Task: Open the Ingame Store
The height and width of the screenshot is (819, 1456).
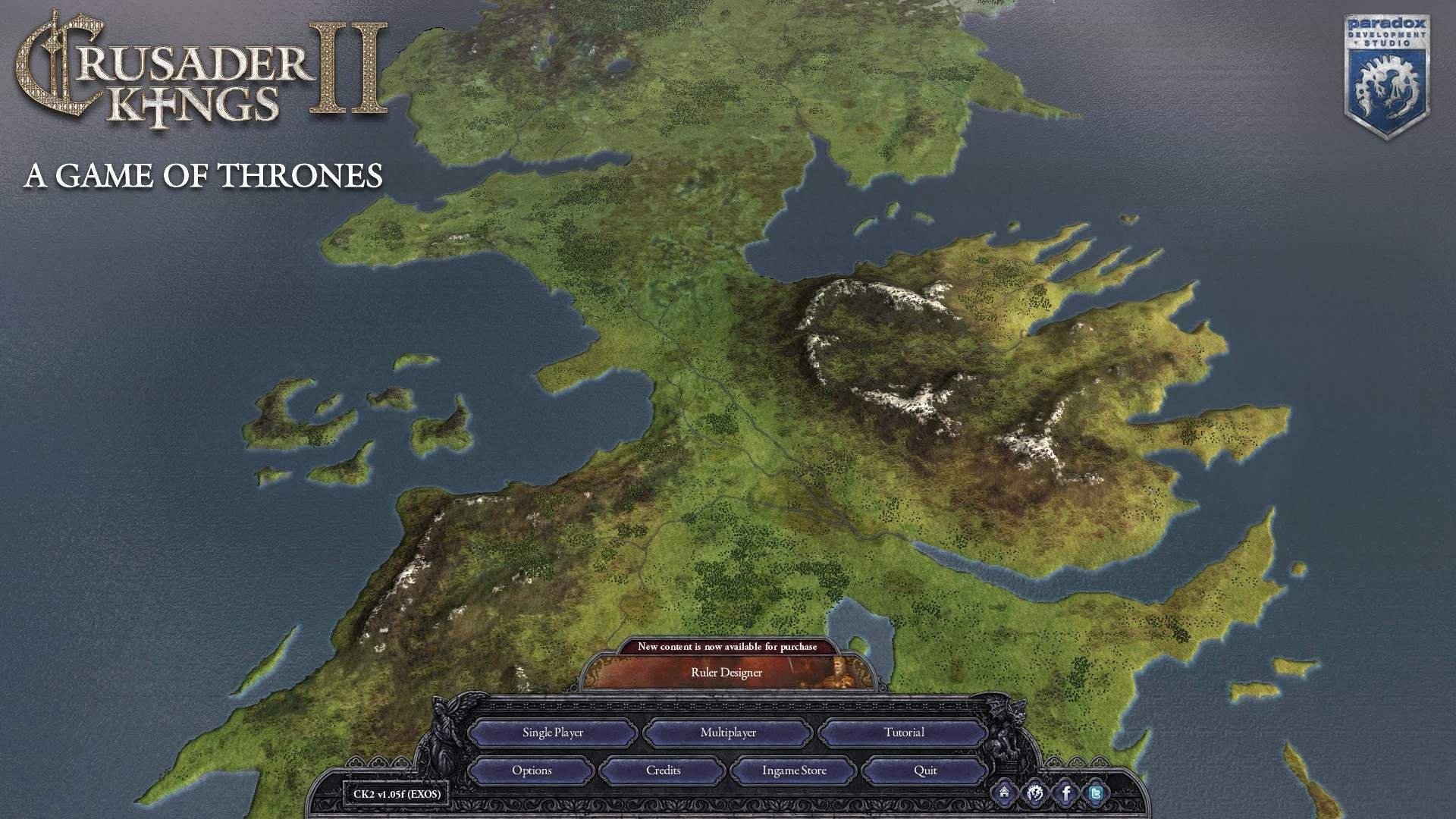Action: click(x=793, y=770)
